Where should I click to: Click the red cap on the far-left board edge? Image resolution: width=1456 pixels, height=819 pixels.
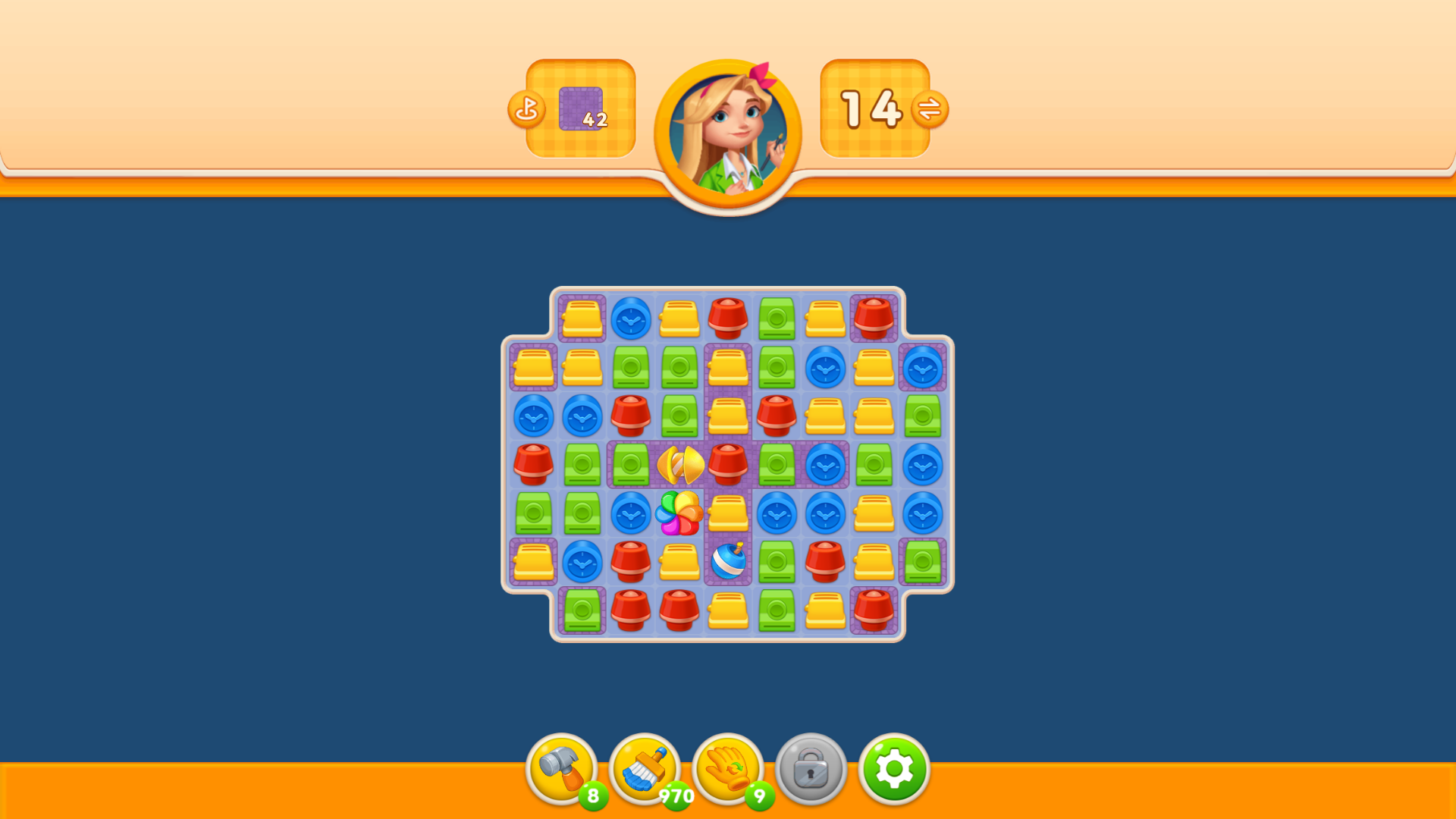[x=535, y=463]
